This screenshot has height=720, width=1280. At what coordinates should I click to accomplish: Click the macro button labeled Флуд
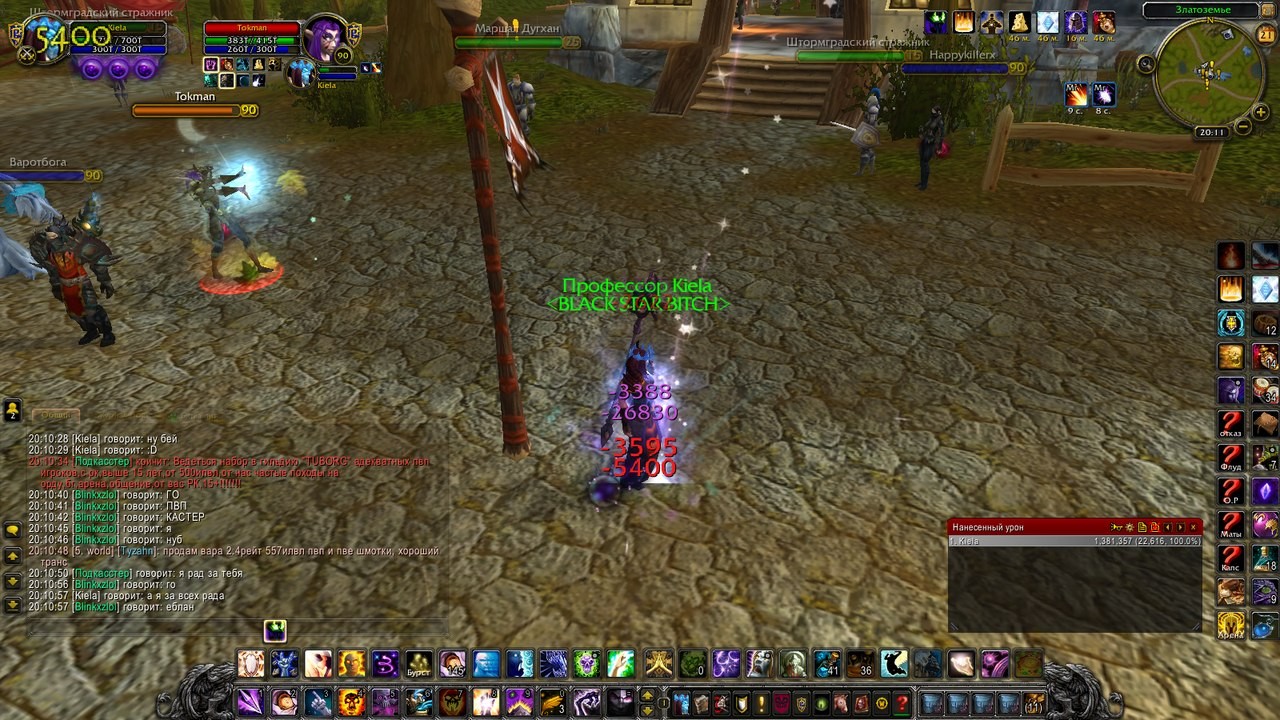[1231, 458]
